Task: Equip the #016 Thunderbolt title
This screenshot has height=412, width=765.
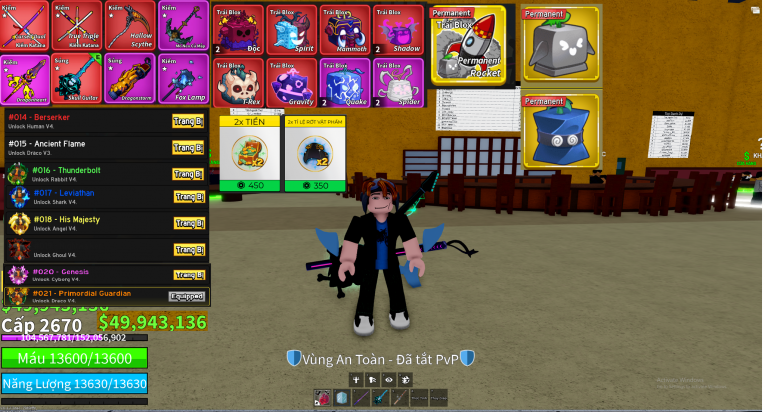Action: point(188,173)
